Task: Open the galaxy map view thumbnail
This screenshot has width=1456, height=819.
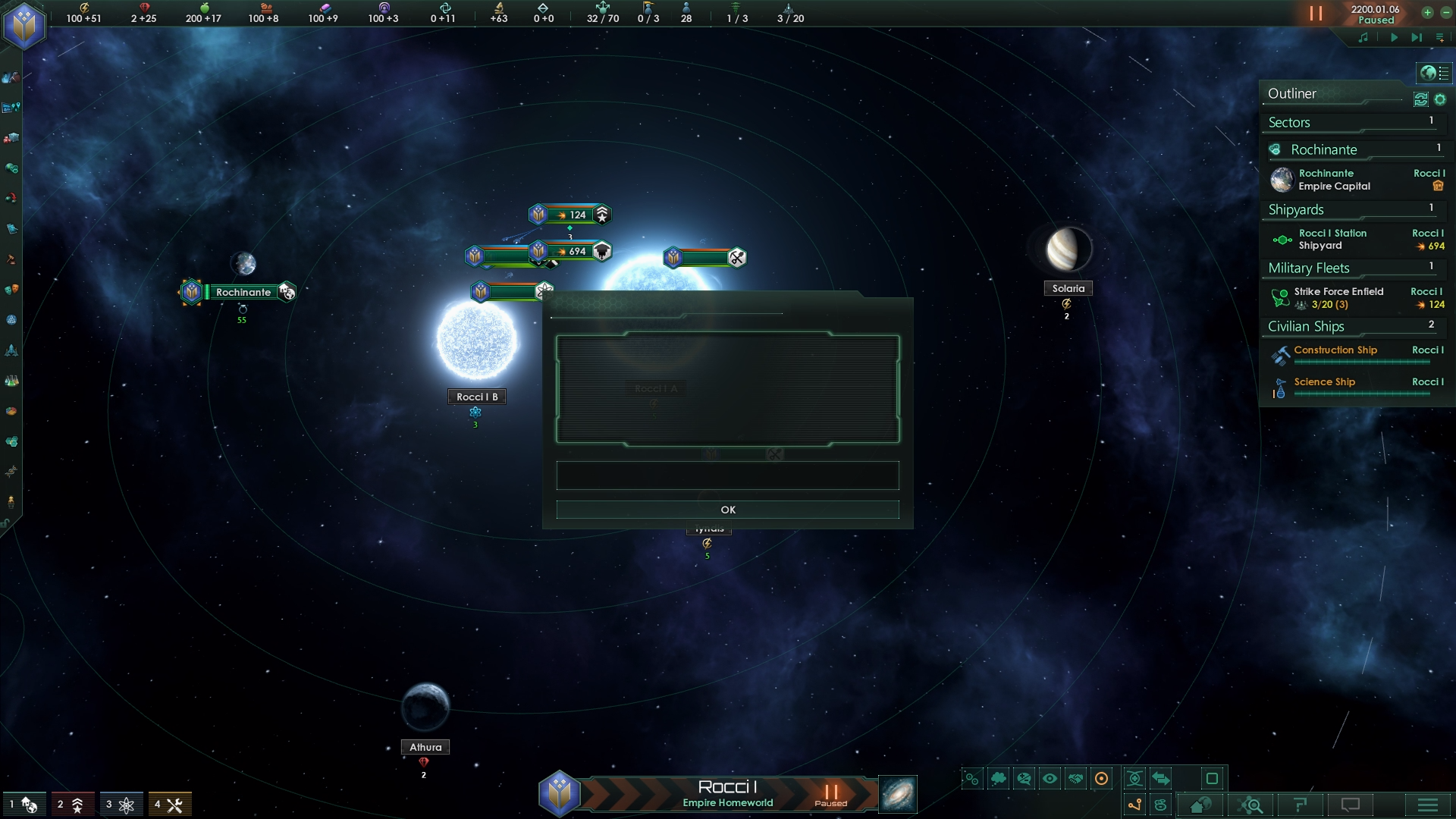Action: pyautogui.click(x=898, y=794)
